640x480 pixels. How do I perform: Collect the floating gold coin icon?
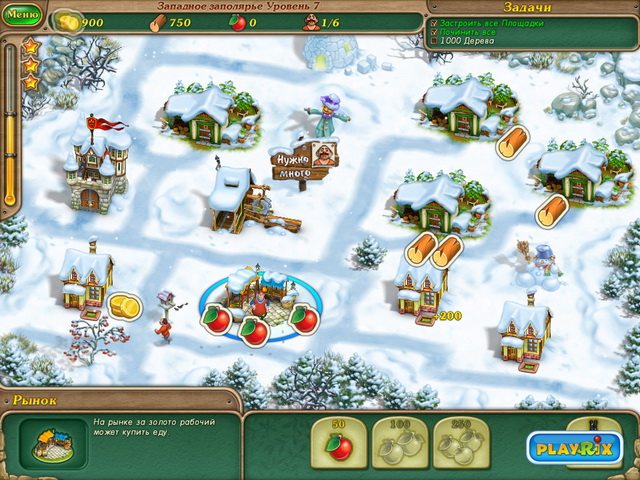pos(124,305)
